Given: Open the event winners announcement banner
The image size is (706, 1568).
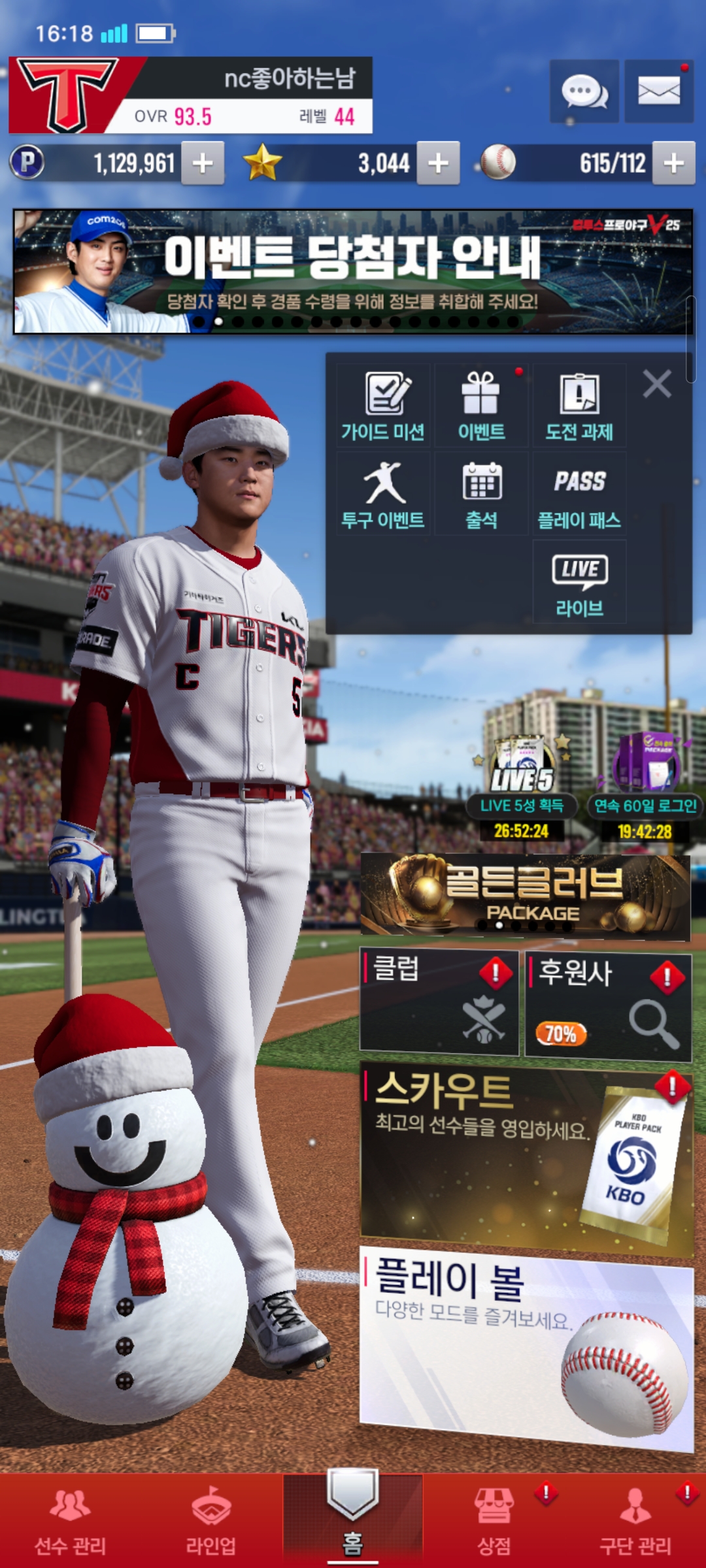Looking at the screenshot, I should pyautogui.click(x=353, y=271).
